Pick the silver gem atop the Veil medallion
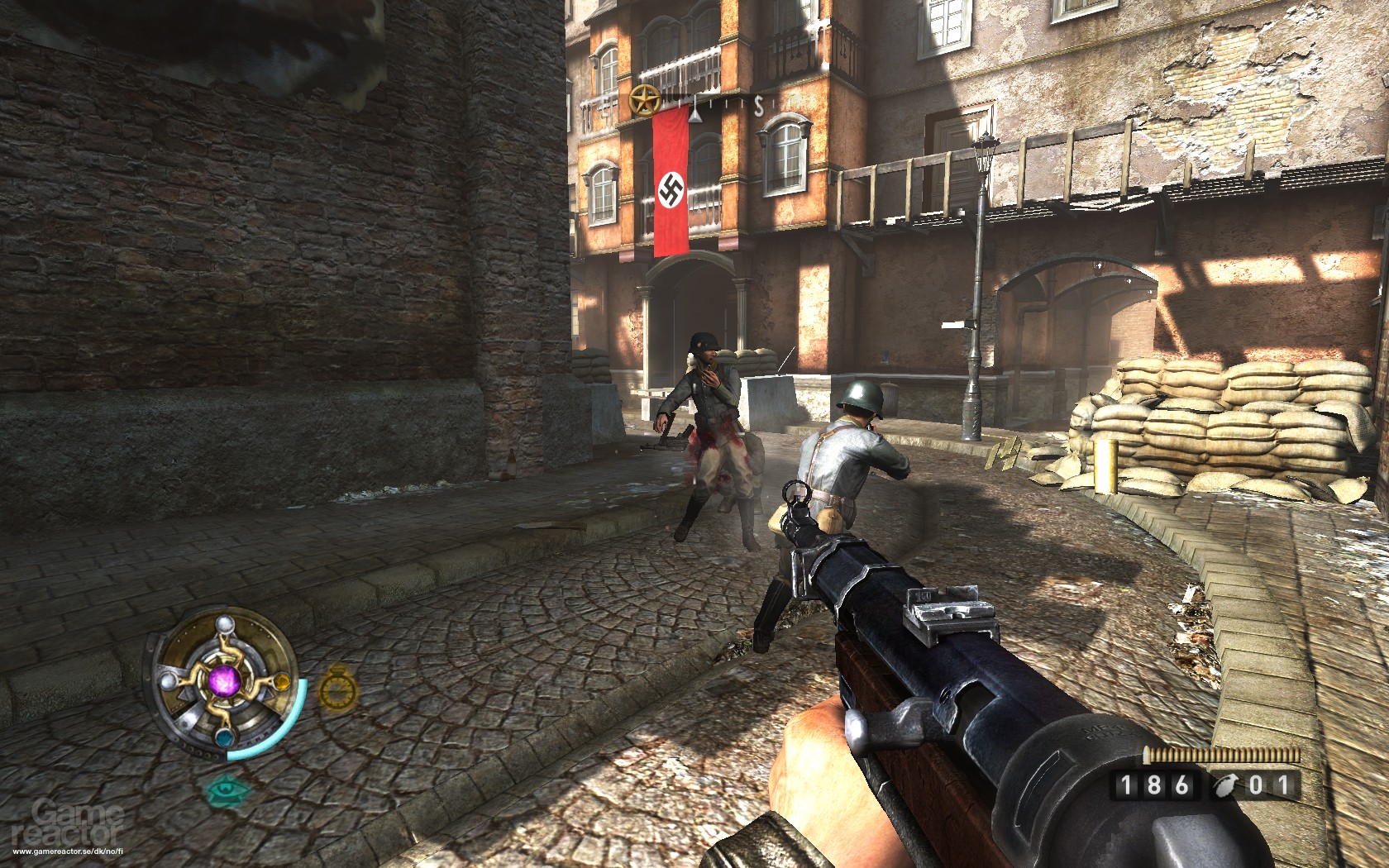Viewport: 1389px width, 868px height. [225, 625]
